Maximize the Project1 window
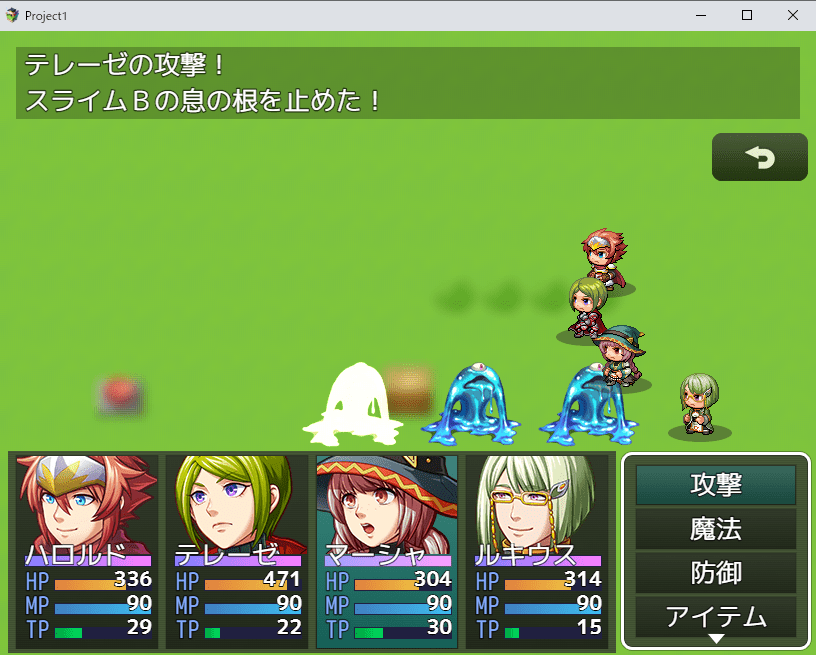The height and width of the screenshot is (655, 816). click(x=746, y=16)
